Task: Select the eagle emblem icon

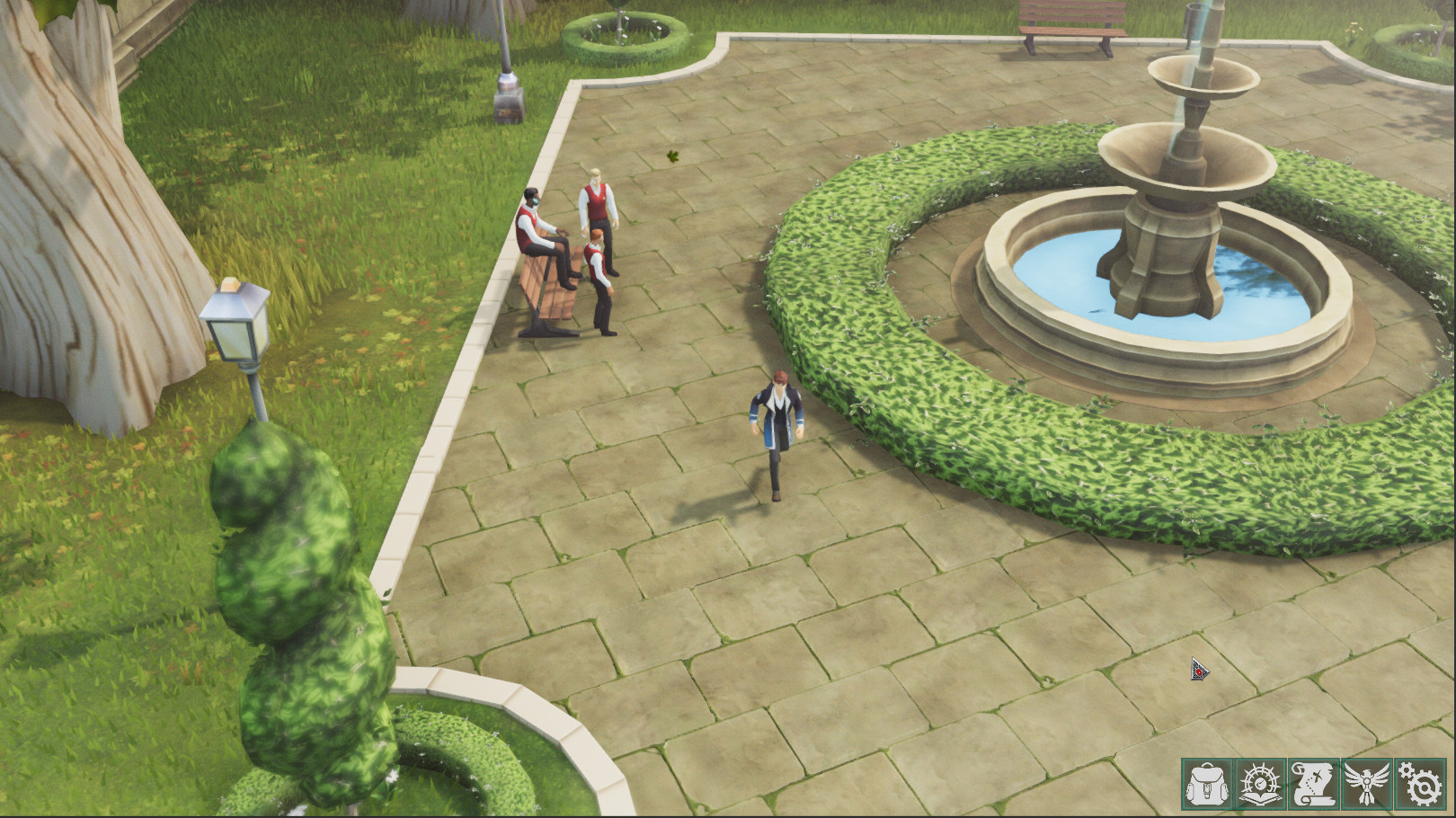Action: pyautogui.click(x=1366, y=784)
